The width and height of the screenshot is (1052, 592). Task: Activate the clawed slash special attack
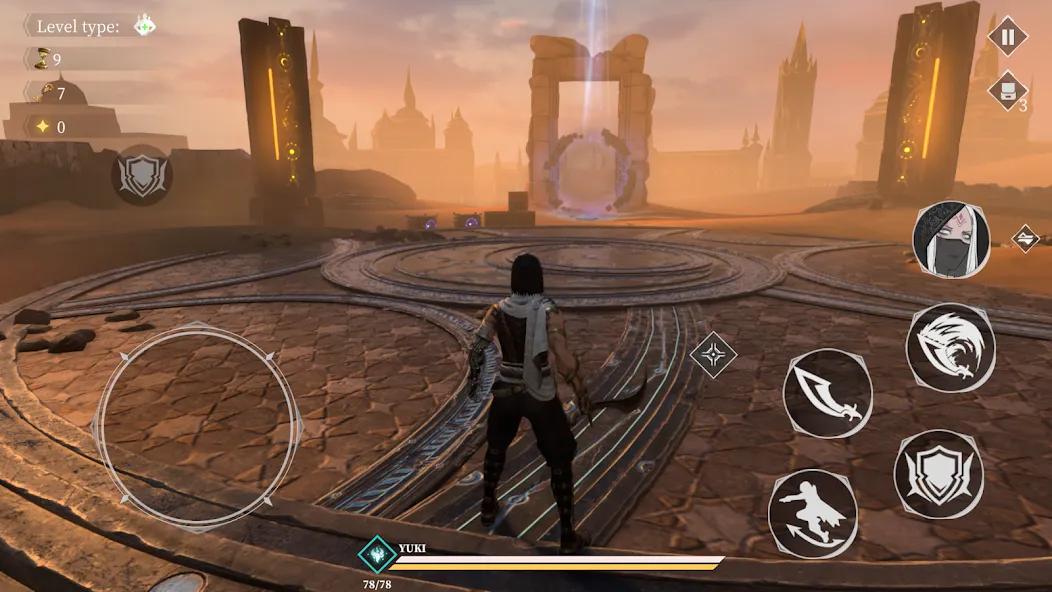(950, 347)
